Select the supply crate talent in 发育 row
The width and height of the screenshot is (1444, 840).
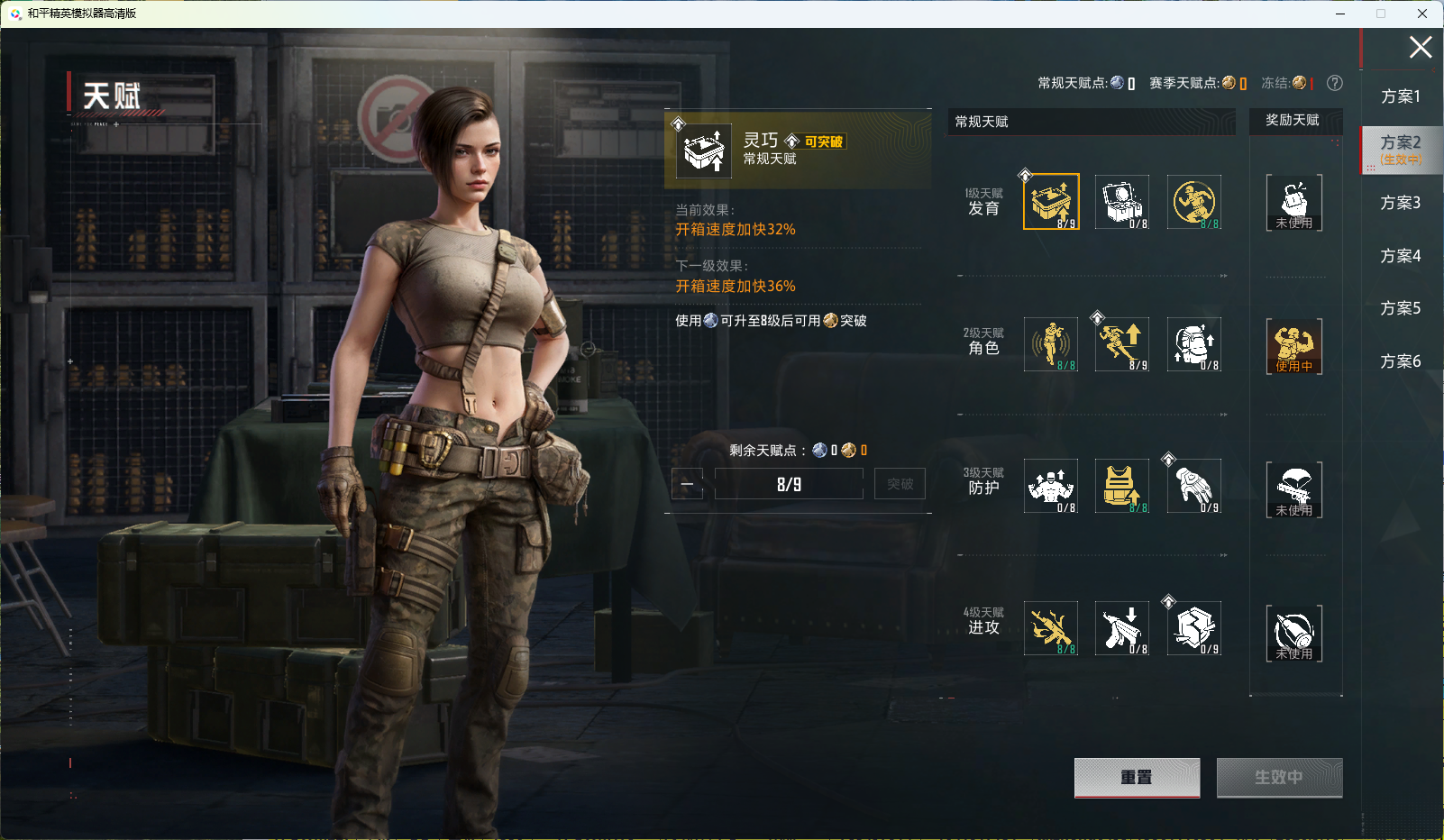(x=1121, y=201)
